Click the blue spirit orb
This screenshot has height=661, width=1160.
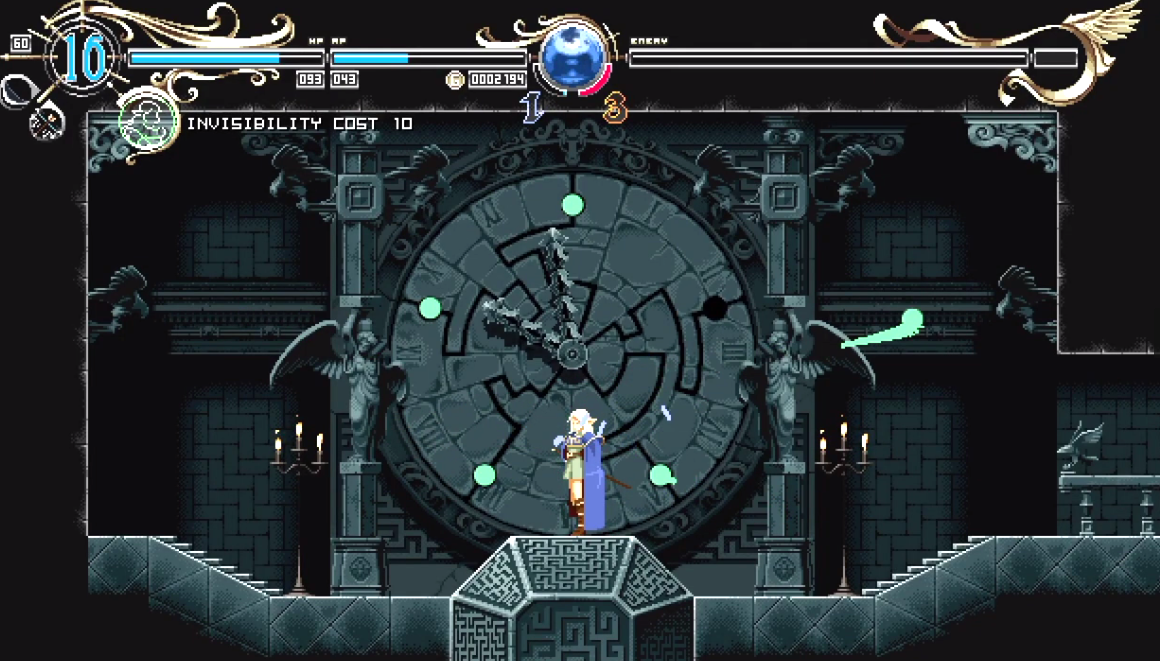coord(572,58)
